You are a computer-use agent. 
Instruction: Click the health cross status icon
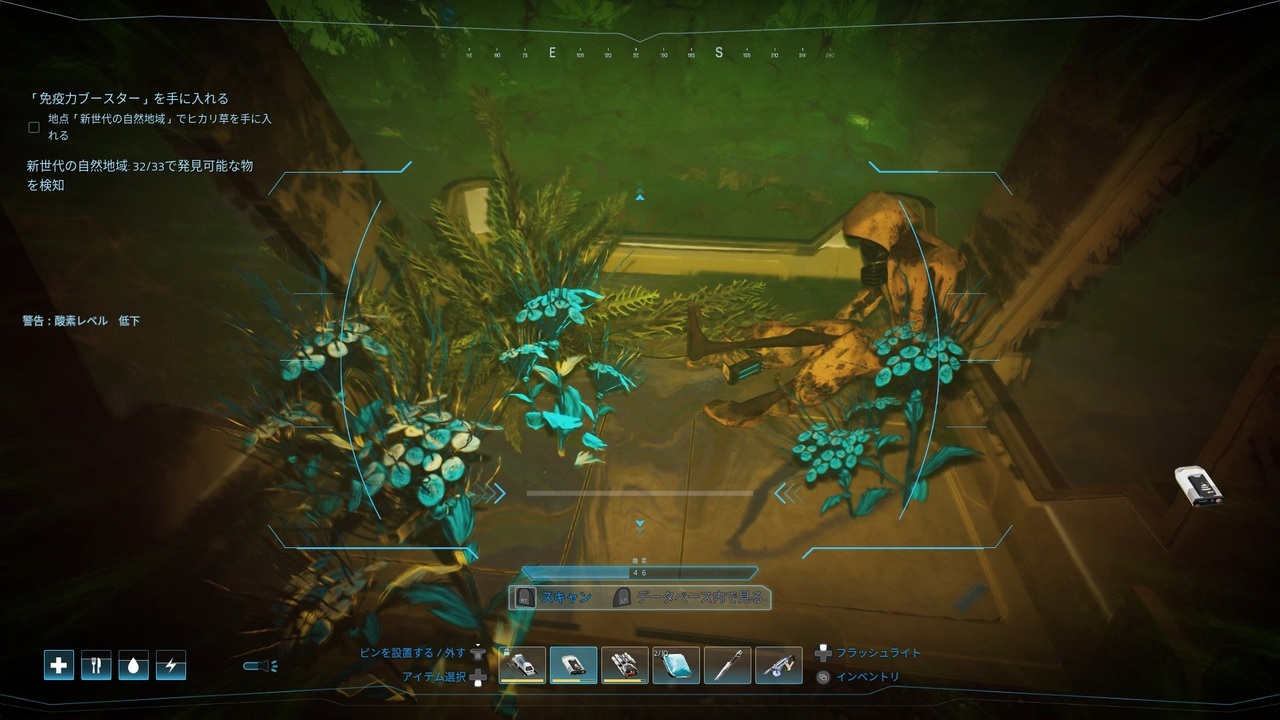(x=59, y=665)
